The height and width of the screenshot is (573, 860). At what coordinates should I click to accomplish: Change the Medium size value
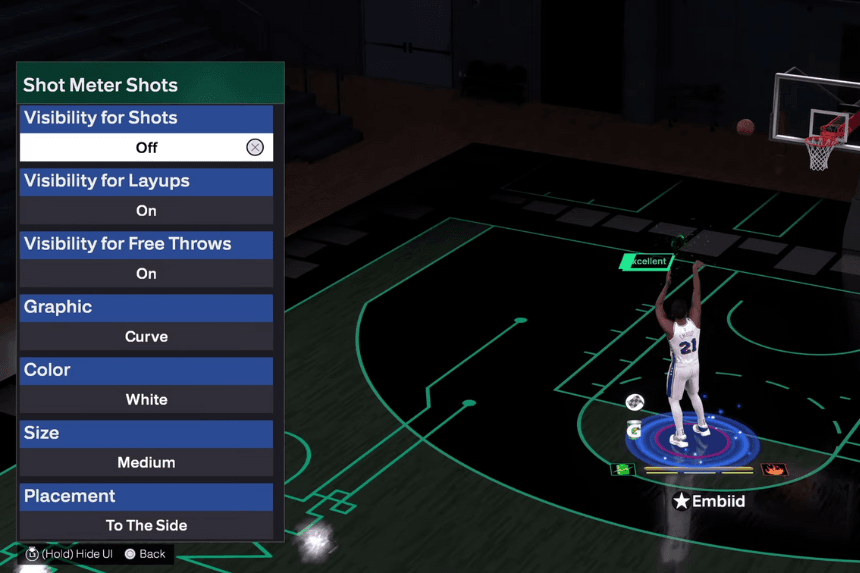coord(146,463)
